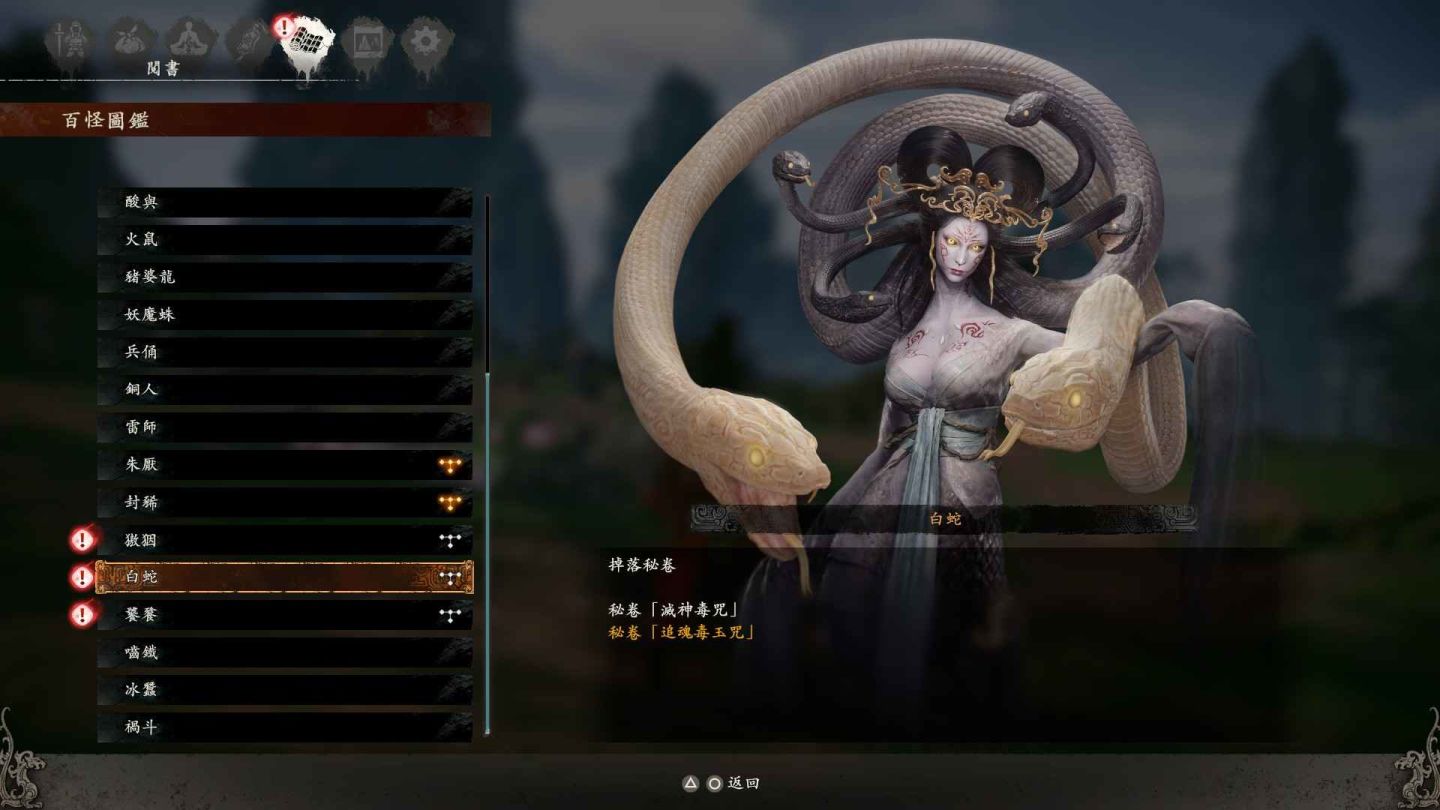1440x810 pixels.
Task: Open the item pouch tab
Action: point(128,42)
